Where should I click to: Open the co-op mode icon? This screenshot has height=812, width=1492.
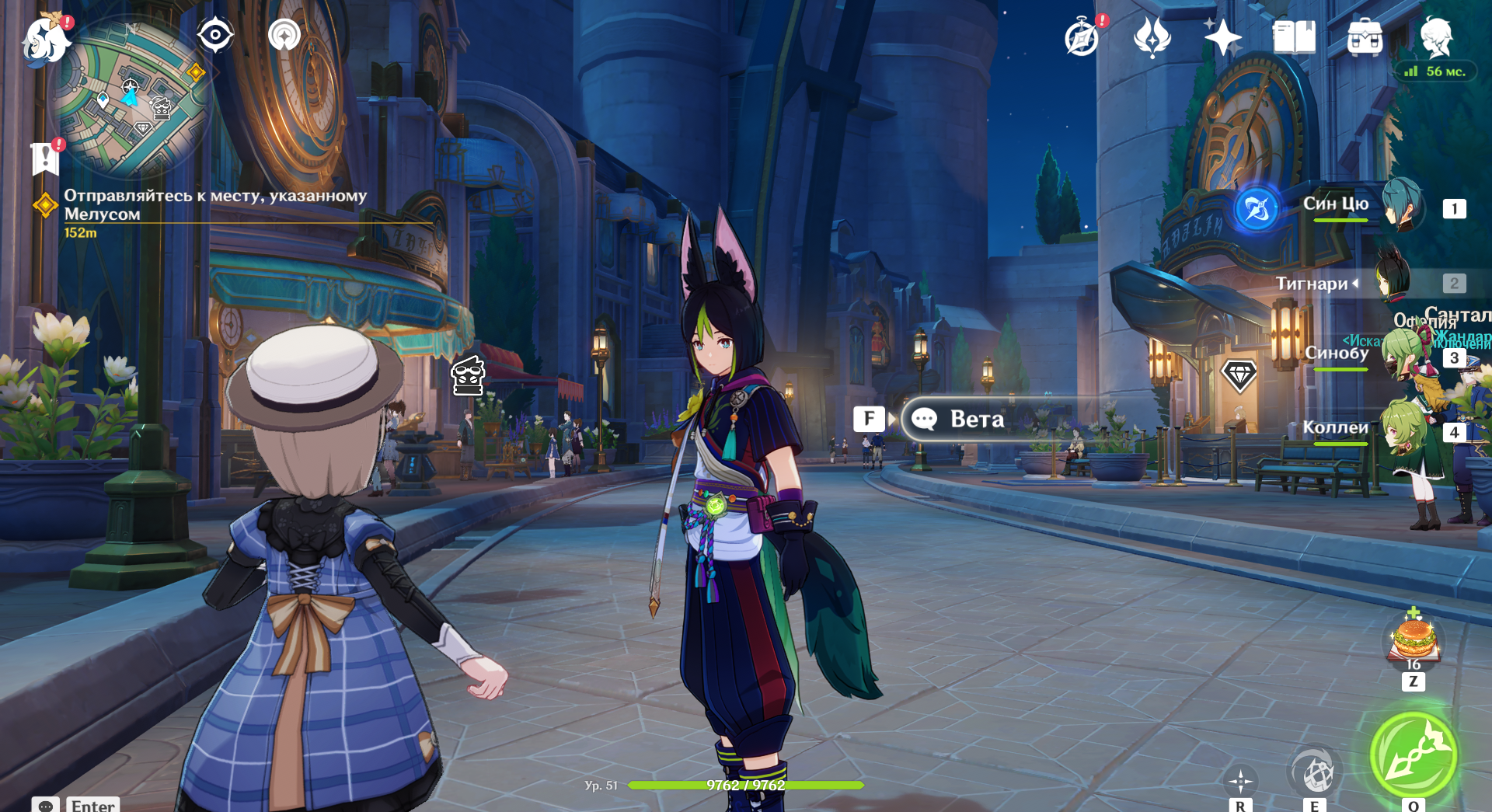tap(284, 36)
